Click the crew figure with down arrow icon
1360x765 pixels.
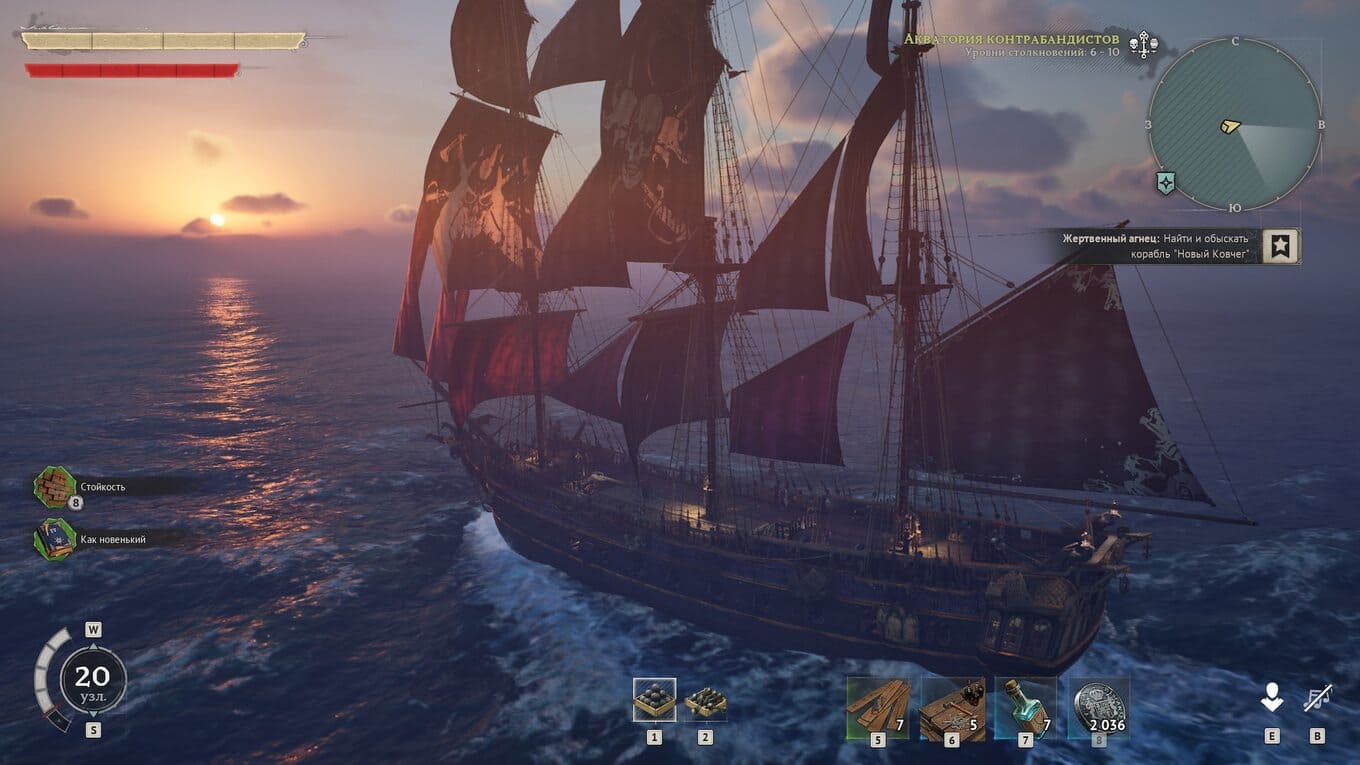click(1271, 699)
